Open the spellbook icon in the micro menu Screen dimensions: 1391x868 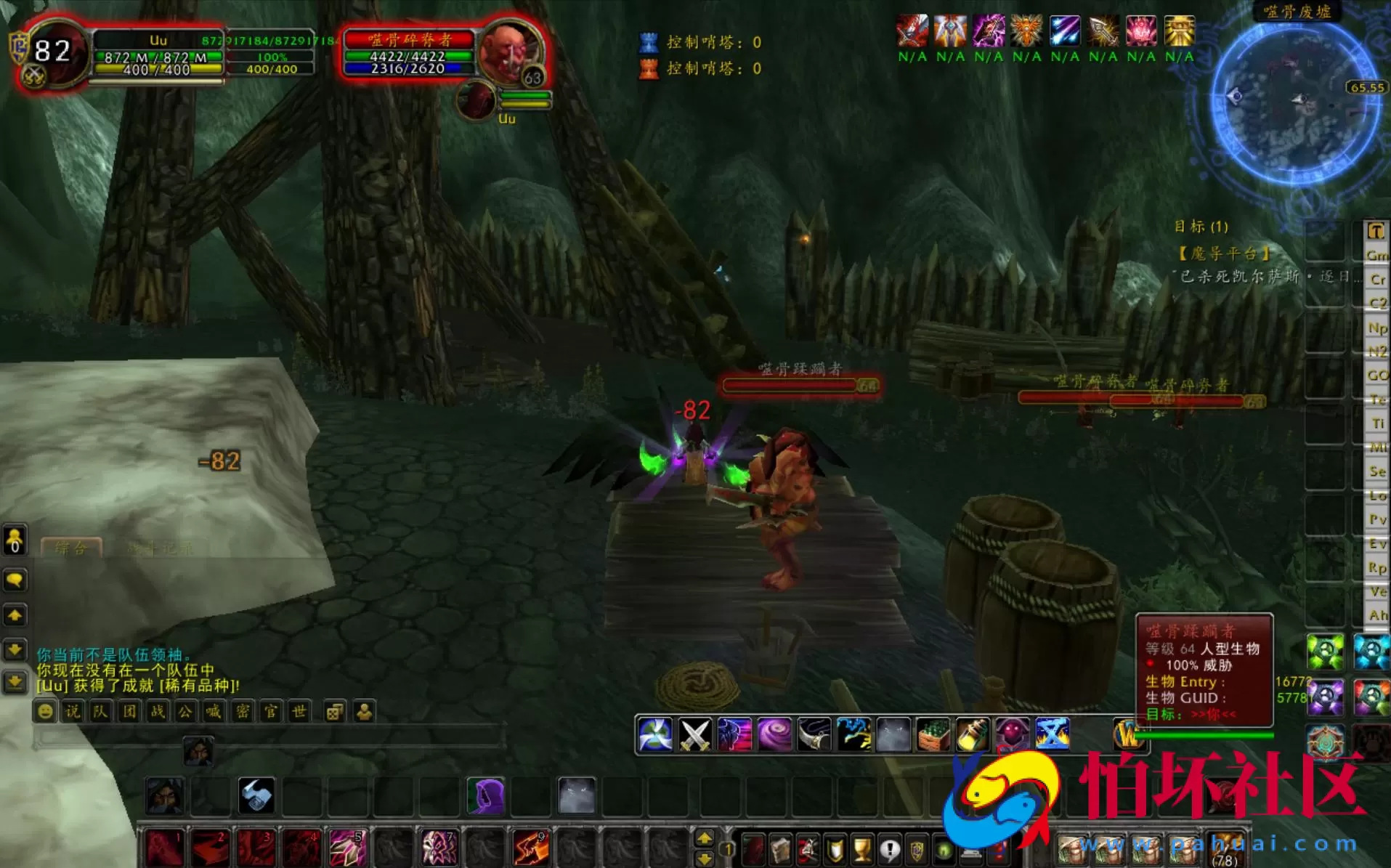(779, 850)
